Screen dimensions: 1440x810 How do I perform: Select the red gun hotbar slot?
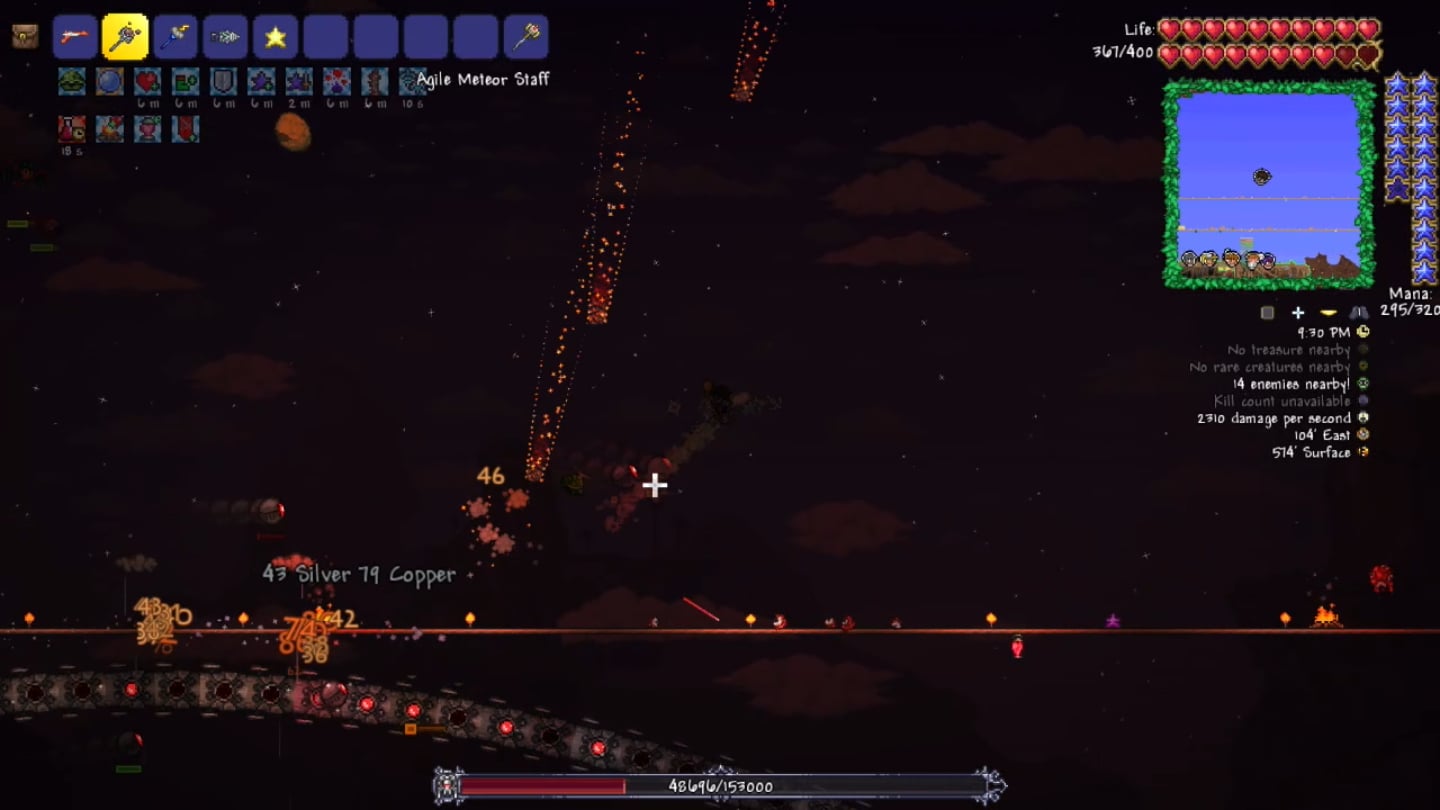point(75,37)
